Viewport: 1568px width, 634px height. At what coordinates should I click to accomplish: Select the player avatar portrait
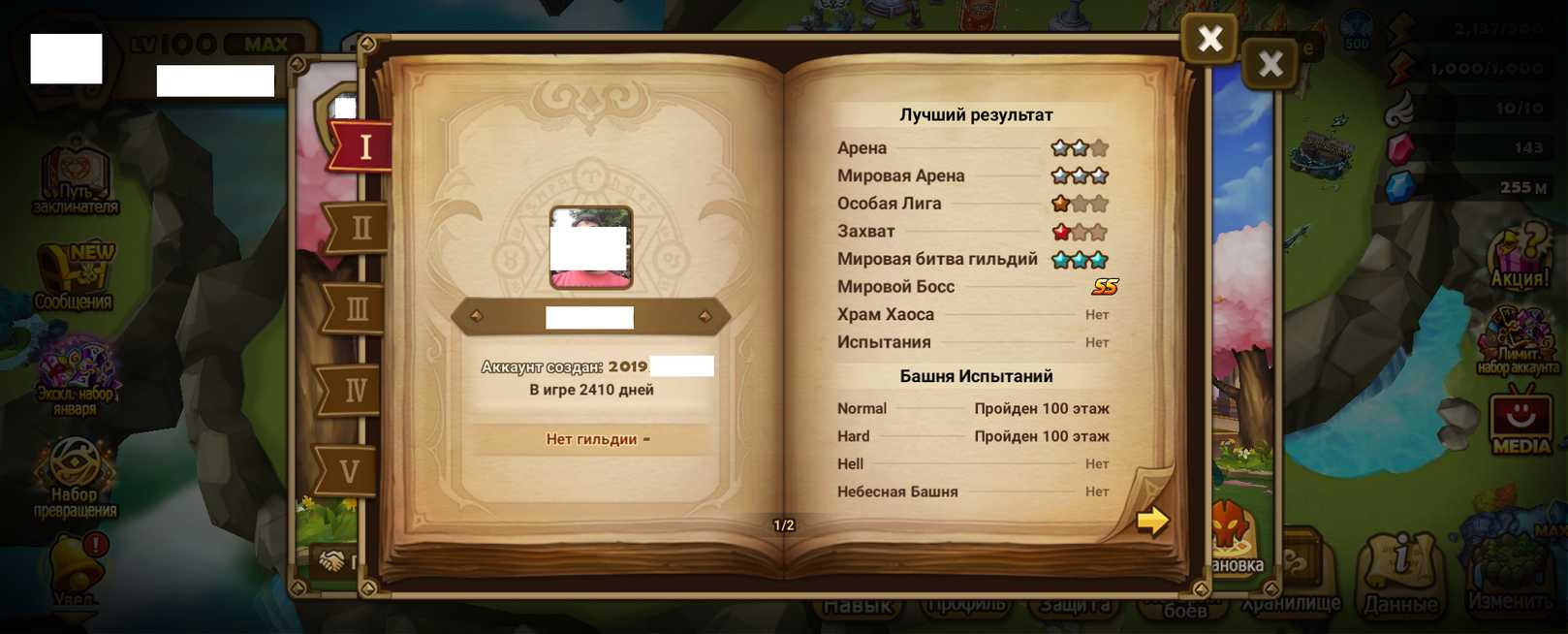[591, 247]
